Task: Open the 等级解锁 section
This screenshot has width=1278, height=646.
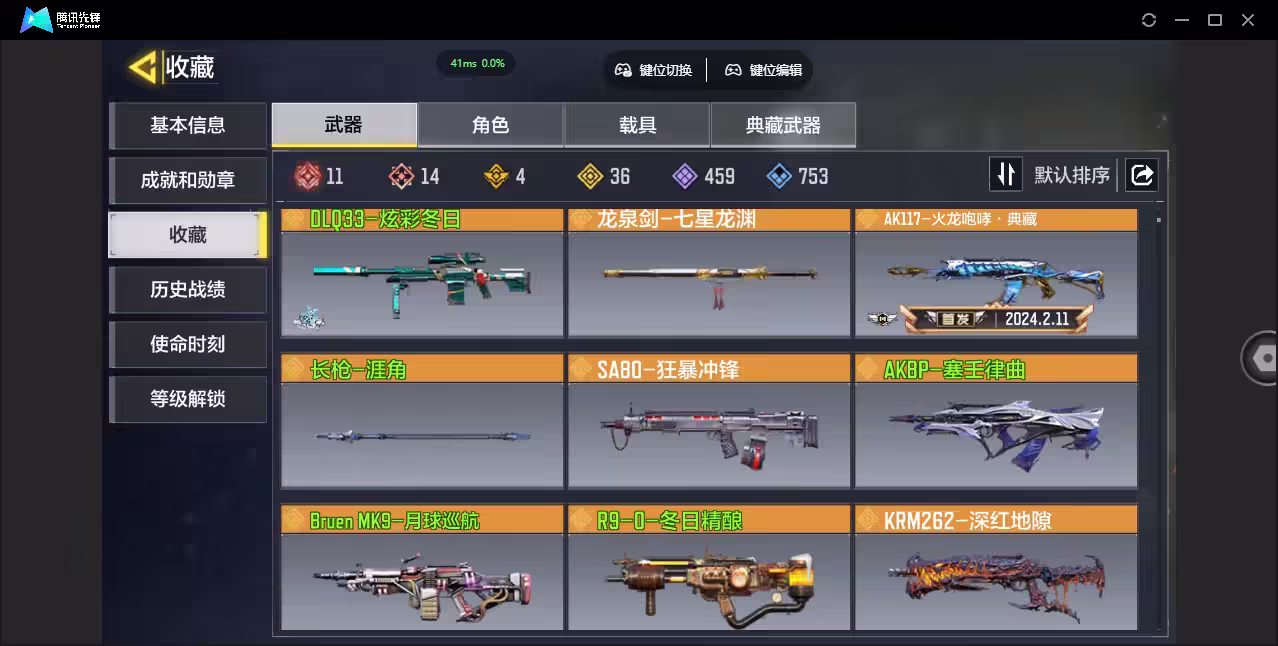Action: click(188, 399)
